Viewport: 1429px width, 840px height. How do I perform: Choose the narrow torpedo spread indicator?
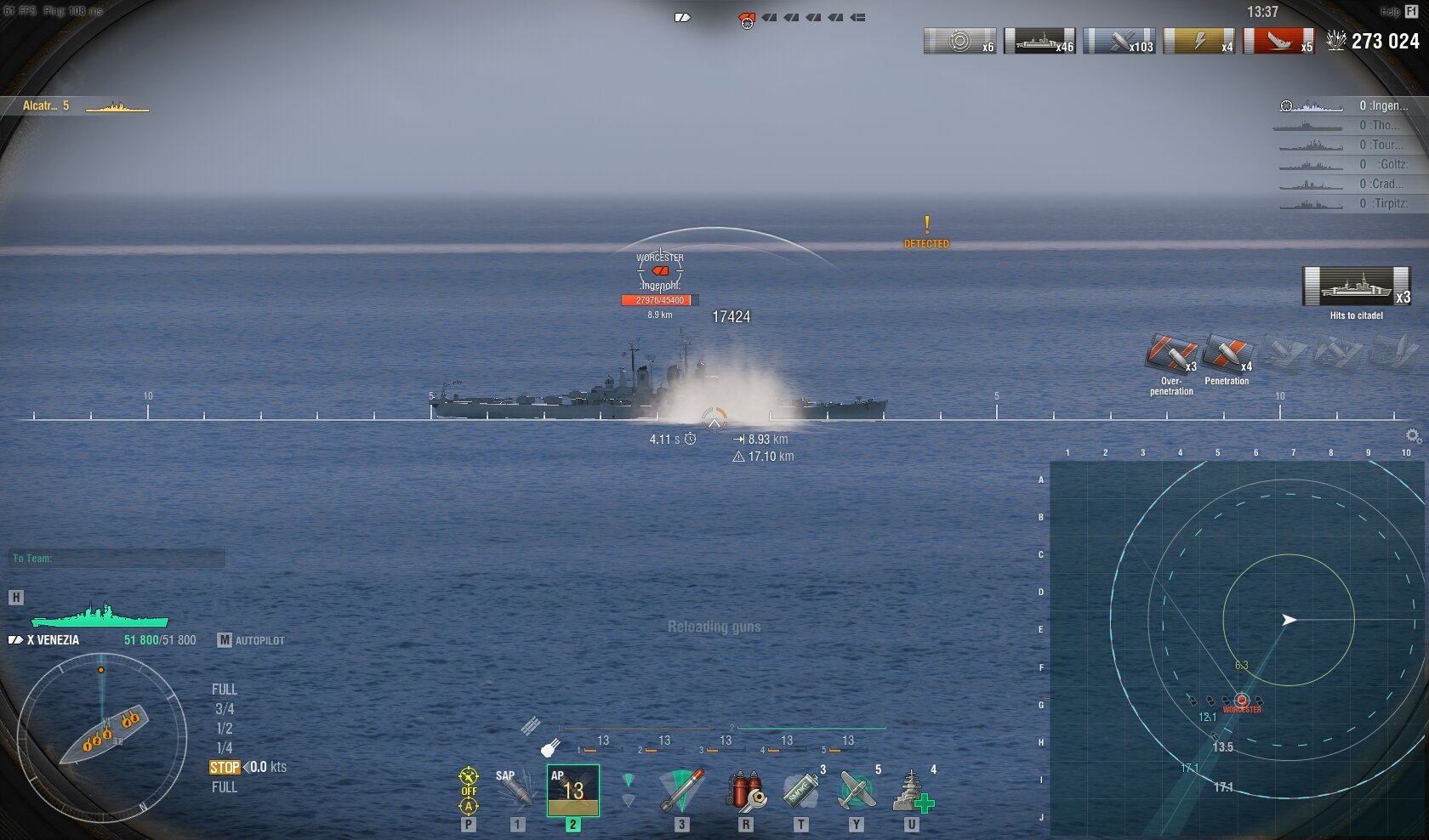click(629, 780)
